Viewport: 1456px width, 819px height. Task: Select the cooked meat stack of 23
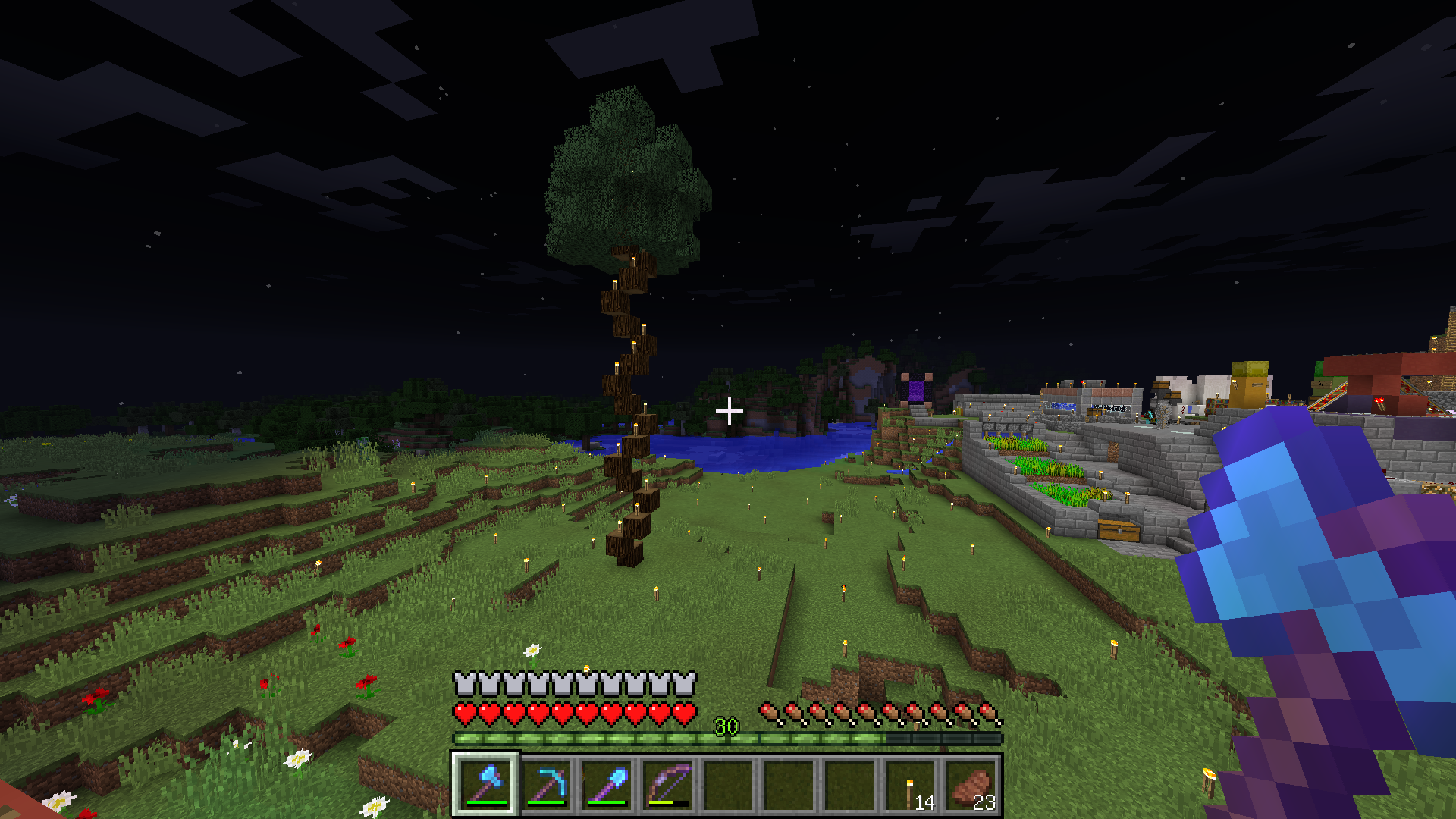coord(971,784)
